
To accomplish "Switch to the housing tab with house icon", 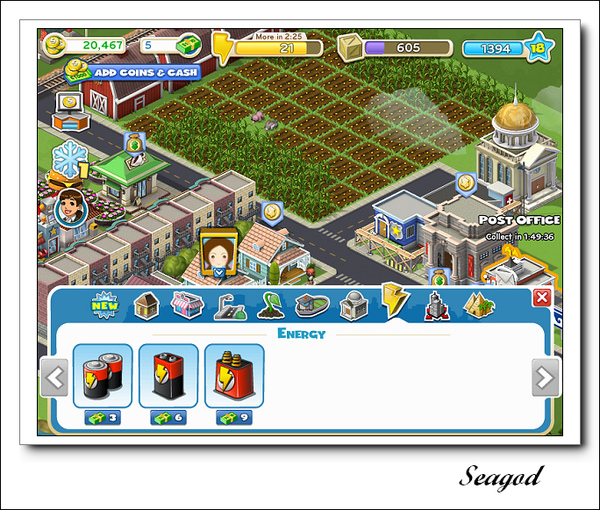I will click(x=147, y=304).
